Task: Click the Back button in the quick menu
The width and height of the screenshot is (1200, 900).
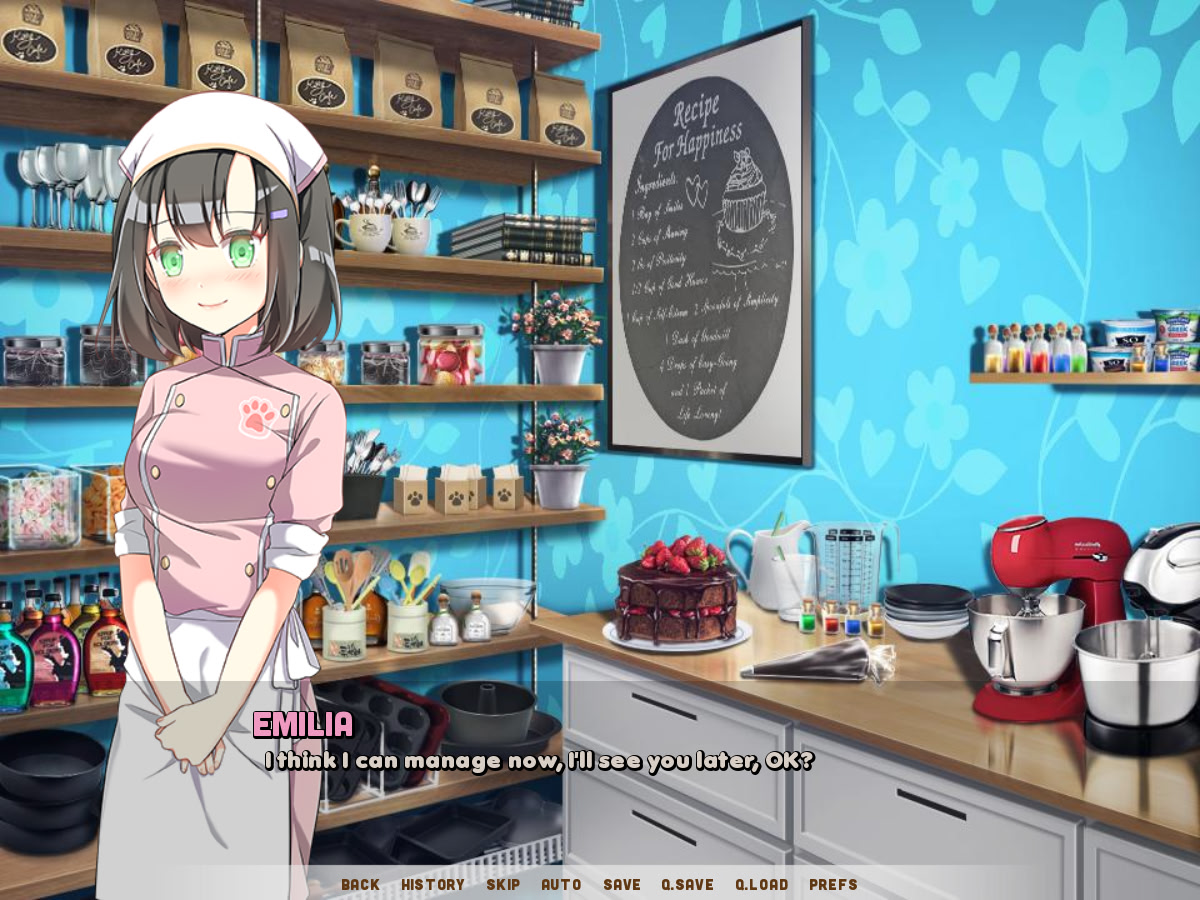Action: pos(360,884)
